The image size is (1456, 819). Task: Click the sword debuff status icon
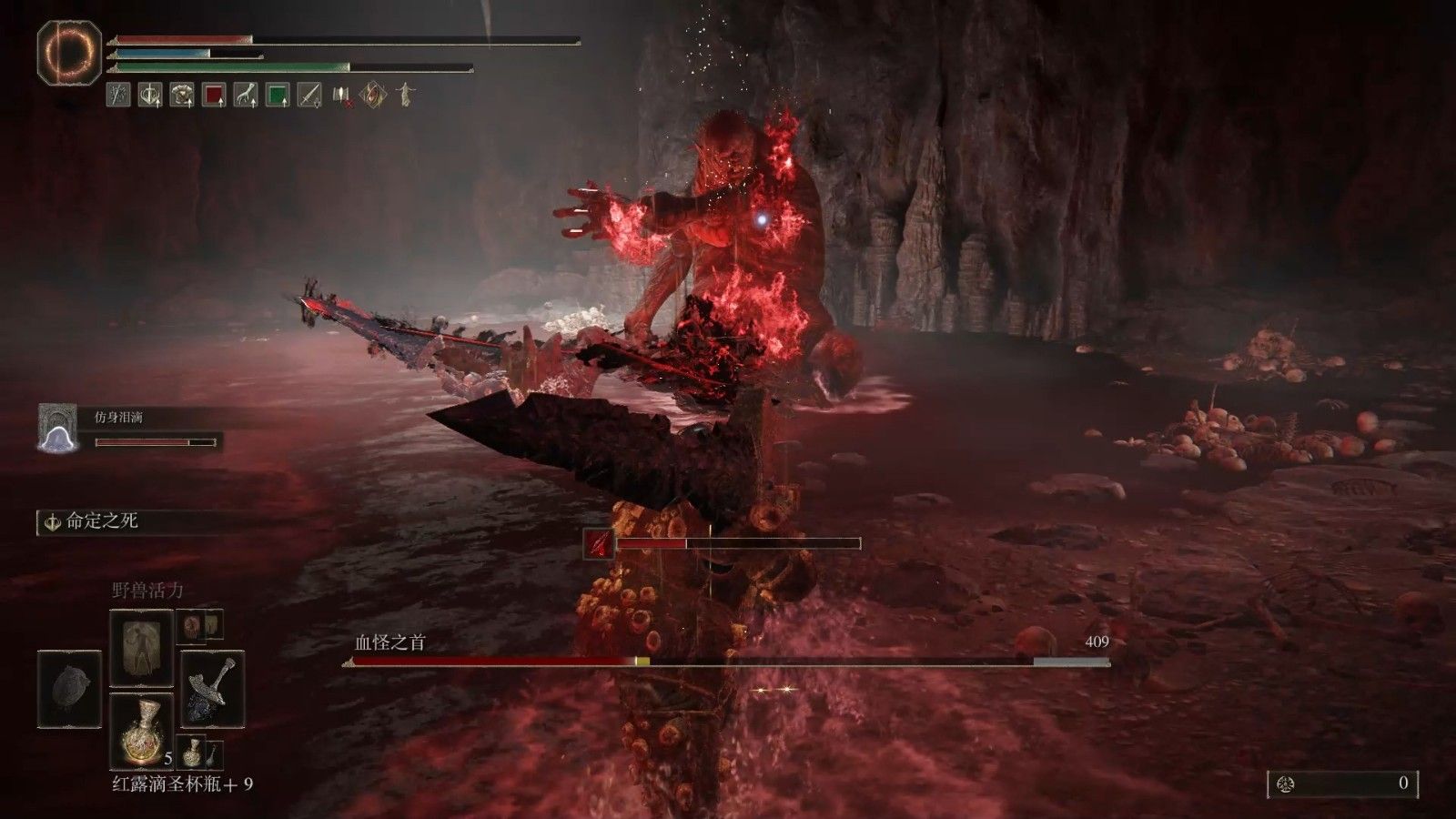tap(309, 95)
